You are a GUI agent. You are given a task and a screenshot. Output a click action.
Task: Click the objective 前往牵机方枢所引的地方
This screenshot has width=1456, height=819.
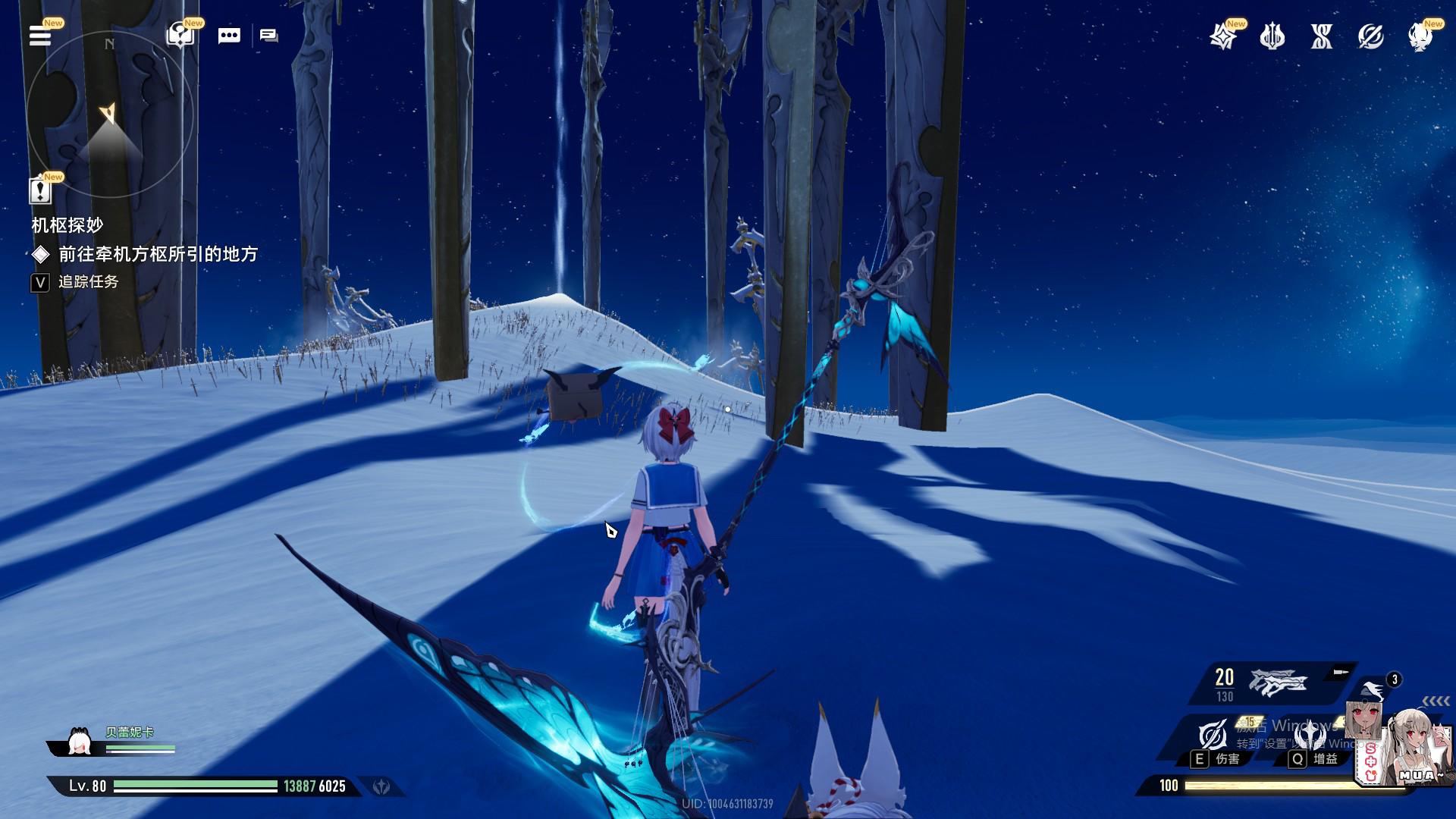point(158,254)
